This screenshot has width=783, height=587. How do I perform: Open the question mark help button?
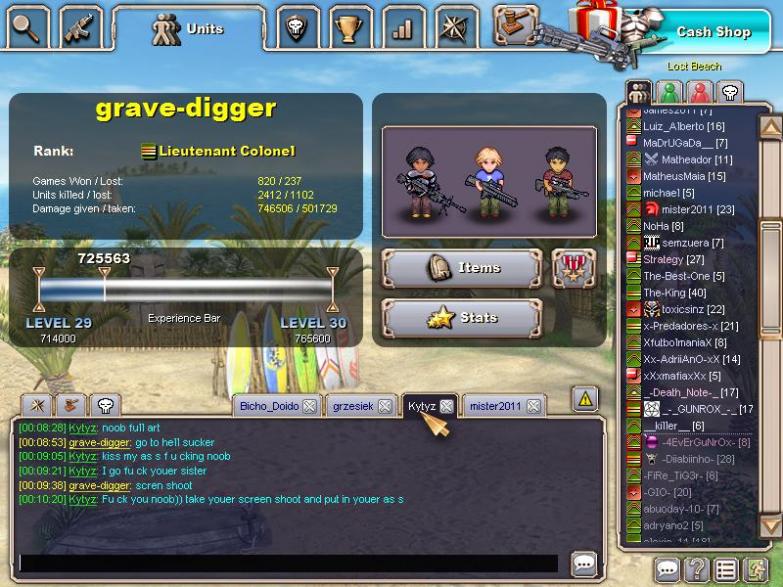[x=697, y=570]
